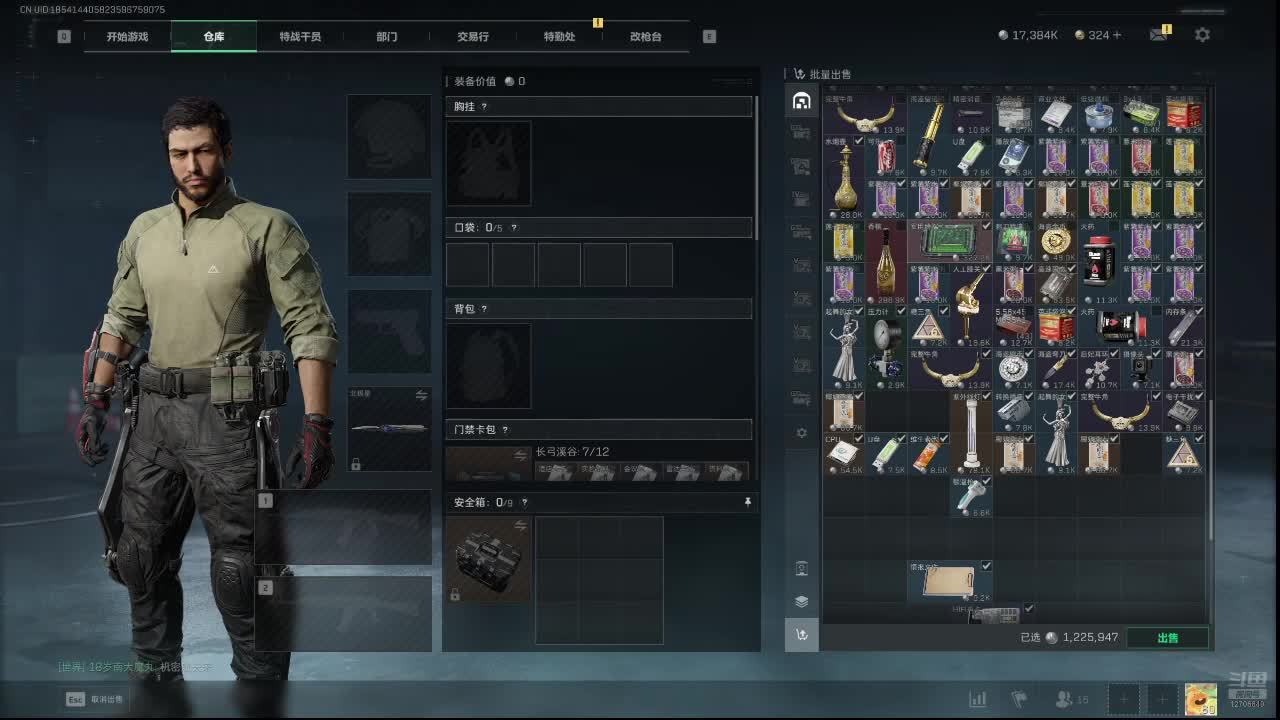Switch to the 特战干员 operators tab

coord(300,37)
